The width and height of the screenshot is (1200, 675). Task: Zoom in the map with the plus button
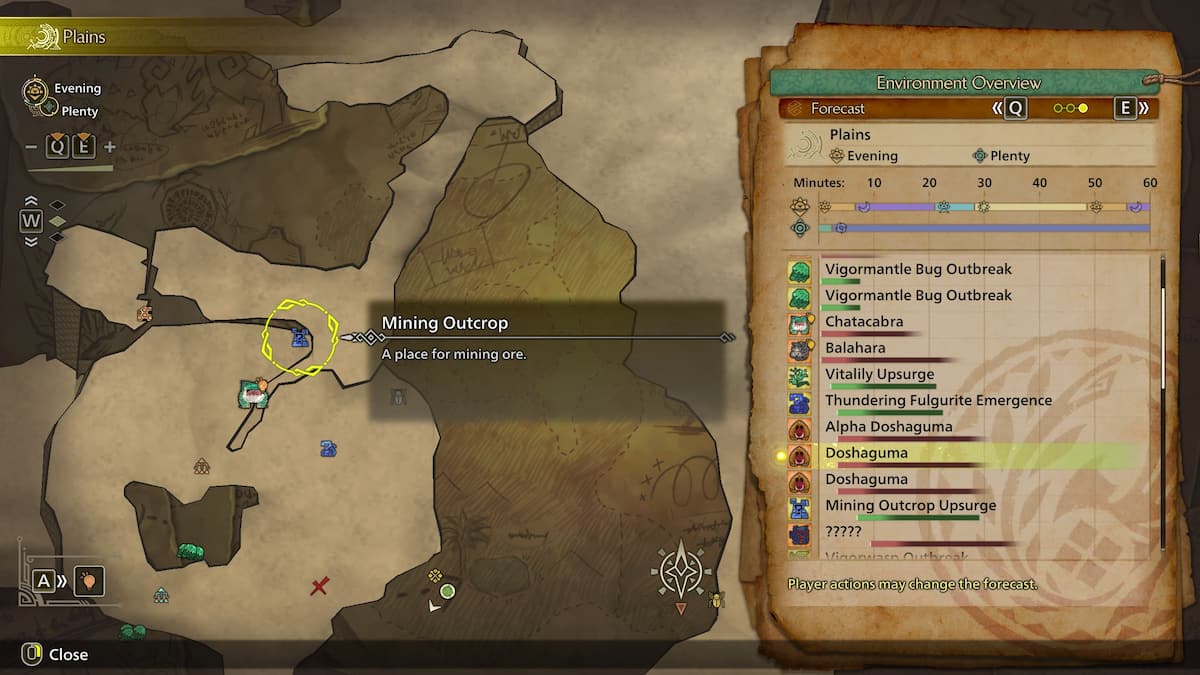(x=110, y=147)
